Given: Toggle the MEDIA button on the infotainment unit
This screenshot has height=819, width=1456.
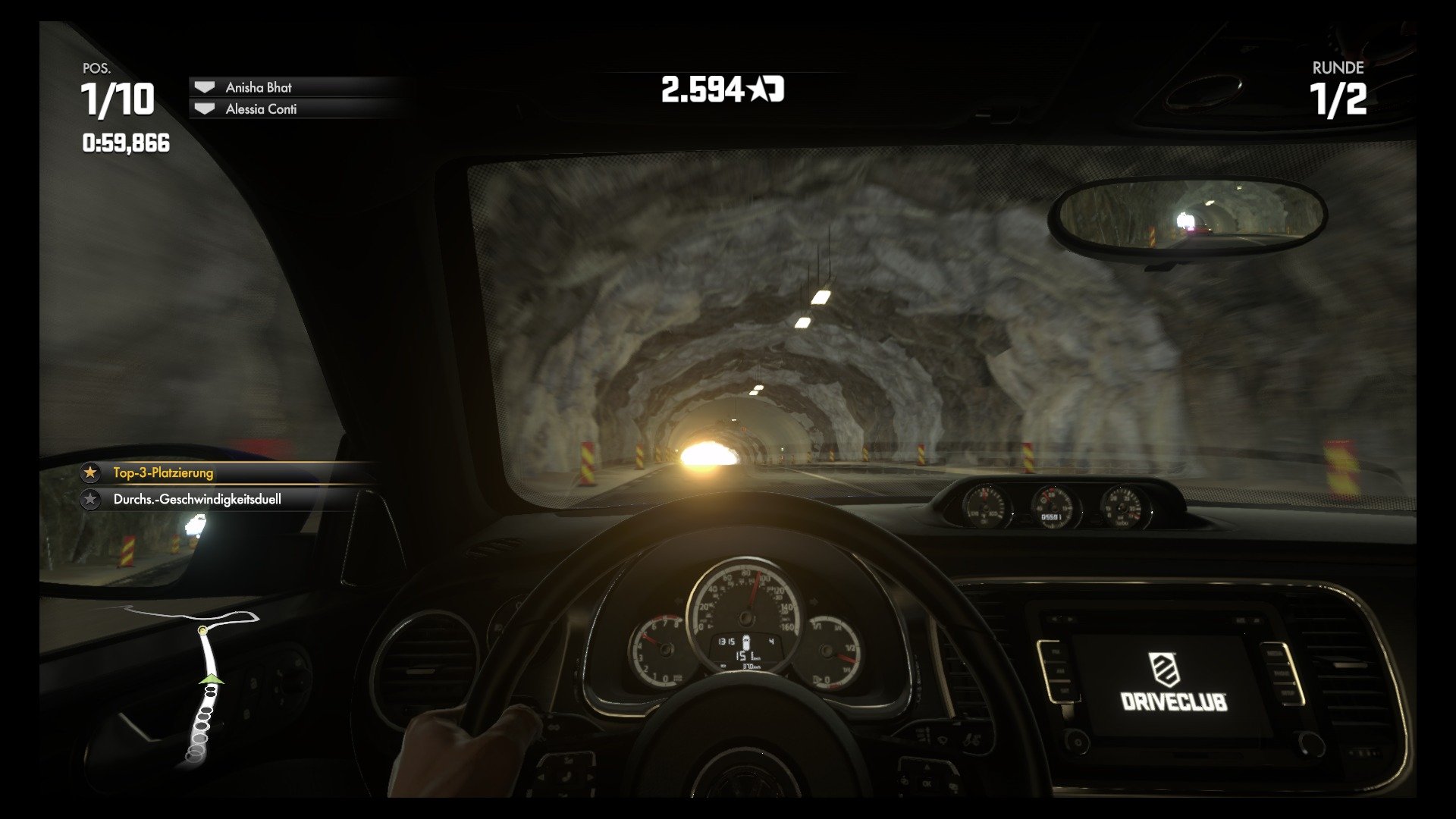Looking at the screenshot, I should (x=1275, y=654).
